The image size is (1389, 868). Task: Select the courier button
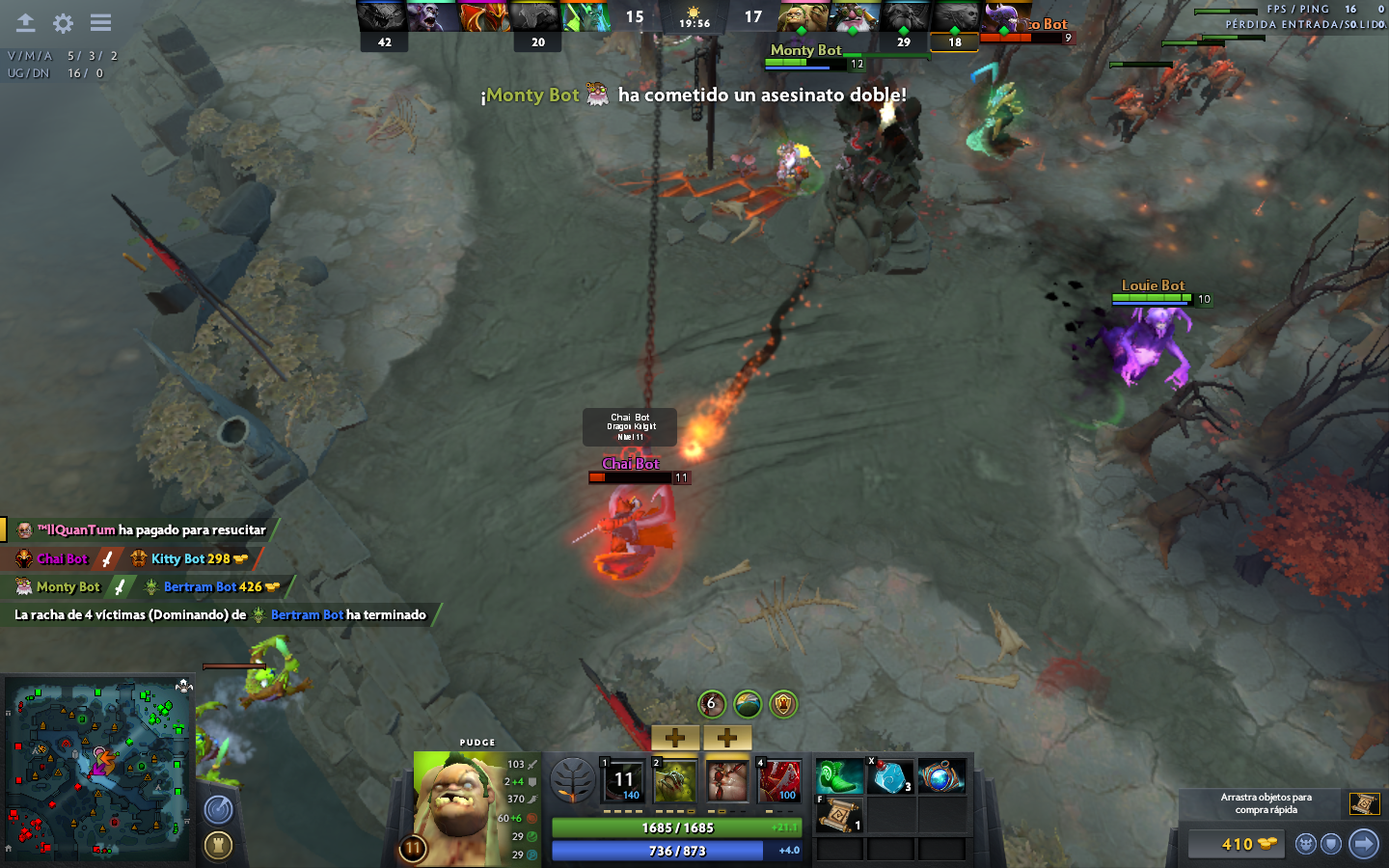click(1306, 845)
